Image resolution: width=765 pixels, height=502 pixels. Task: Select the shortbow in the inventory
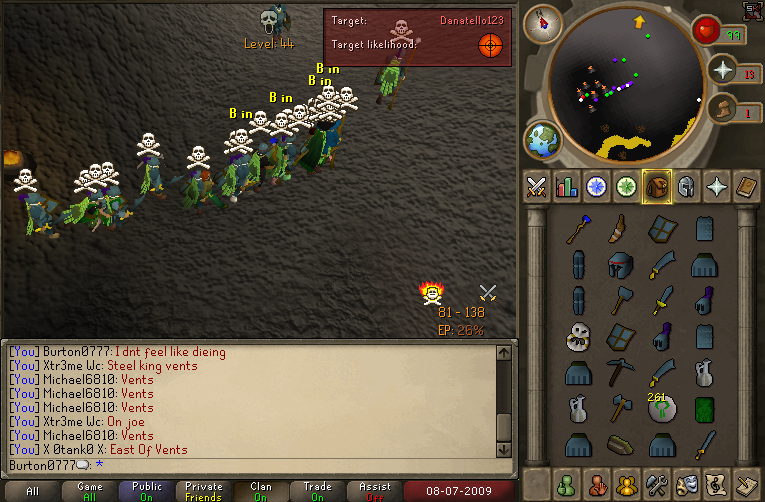click(620, 229)
